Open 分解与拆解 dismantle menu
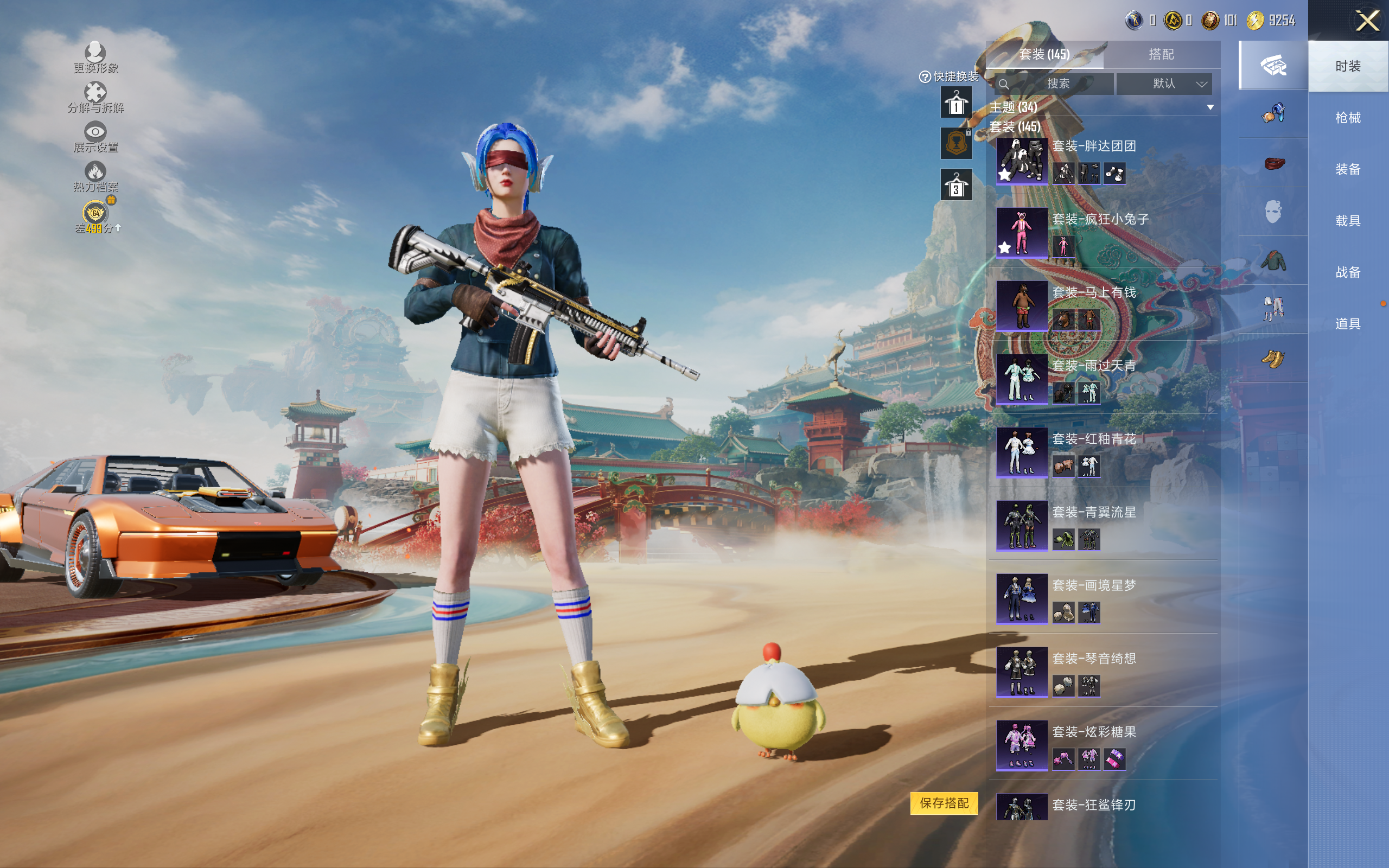The height and width of the screenshot is (868, 1389). click(x=95, y=98)
